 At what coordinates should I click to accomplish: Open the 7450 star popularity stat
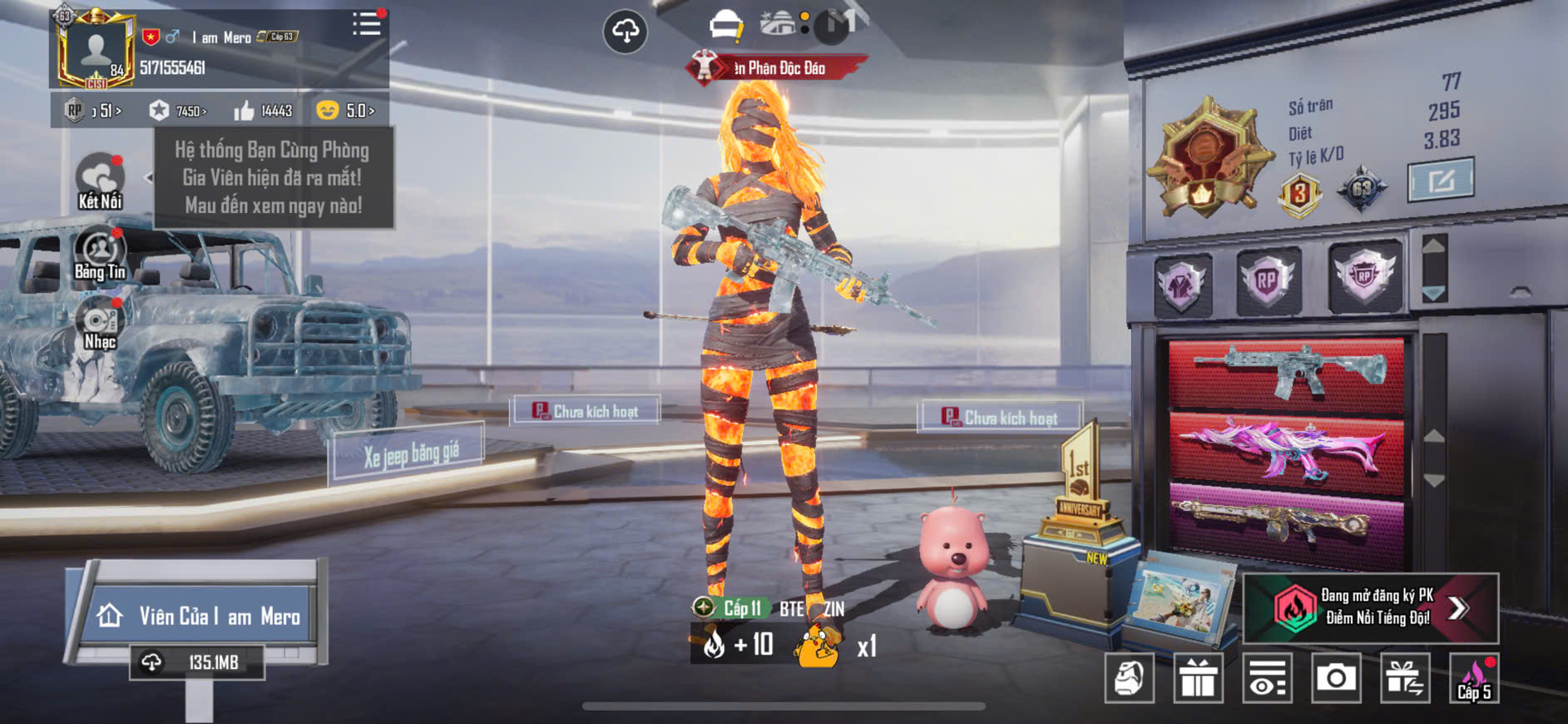coord(178,111)
